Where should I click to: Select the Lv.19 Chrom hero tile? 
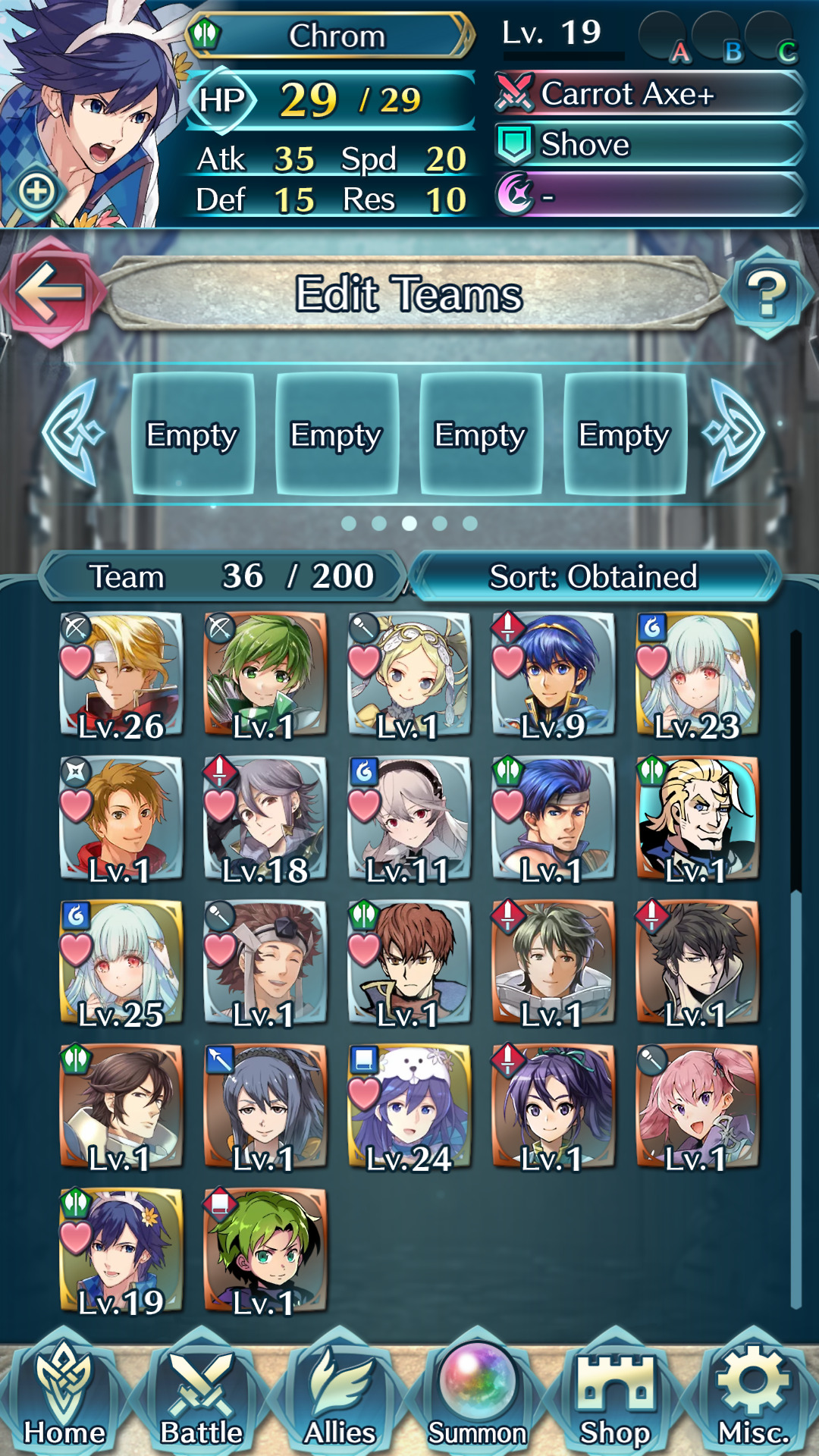coord(121,1251)
